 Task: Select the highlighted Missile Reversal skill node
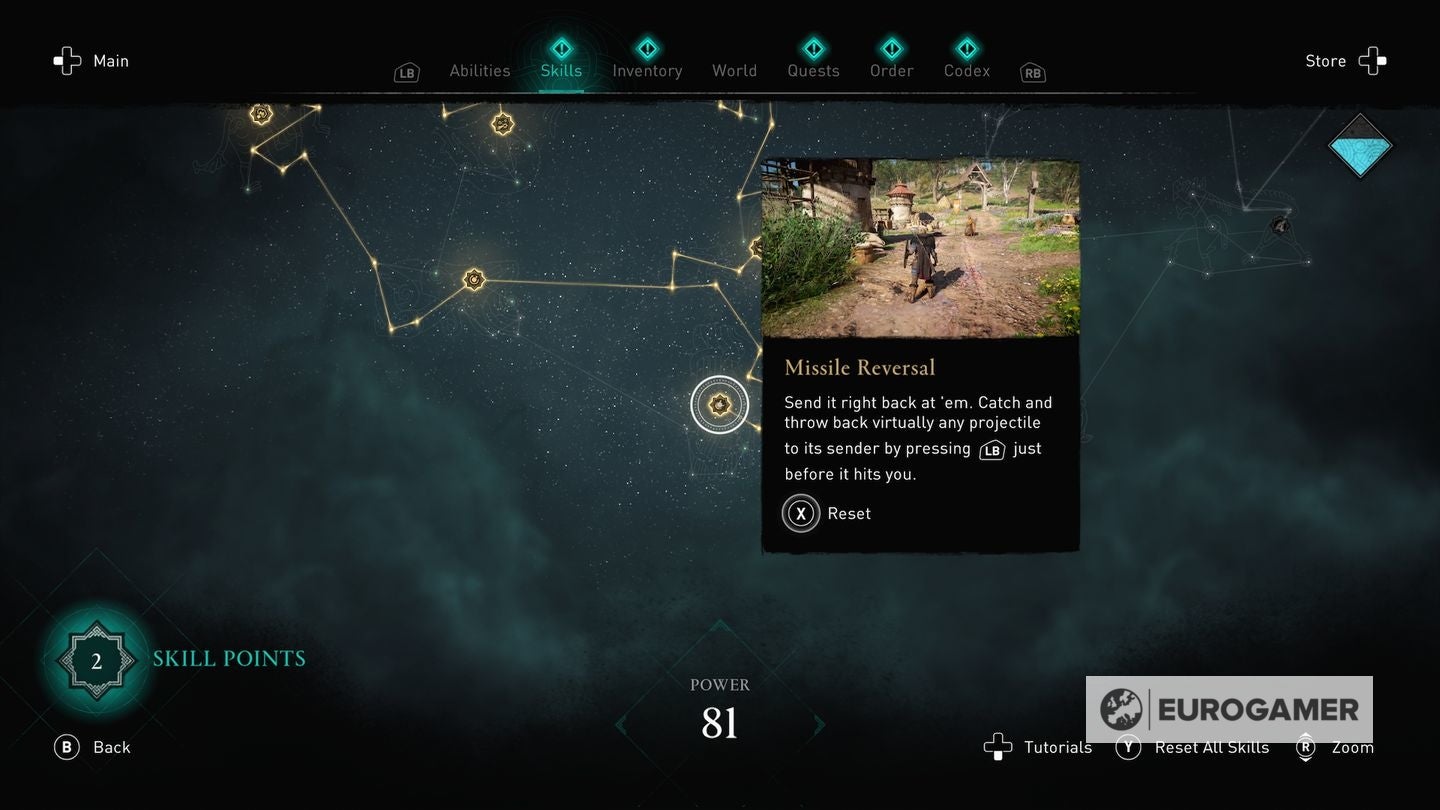[719, 404]
